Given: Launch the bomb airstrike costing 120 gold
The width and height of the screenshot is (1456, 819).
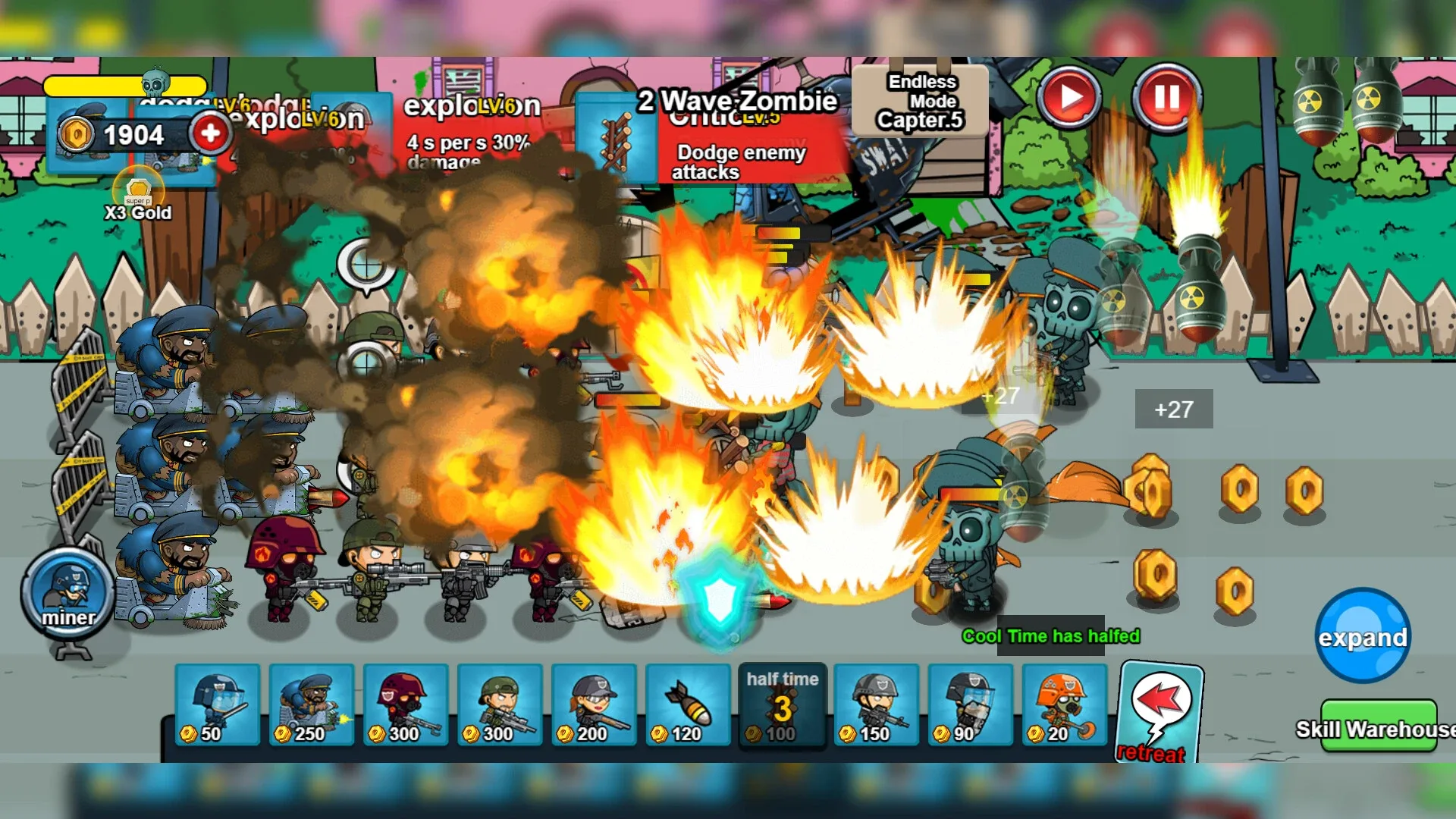Looking at the screenshot, I should coord(687,705).
